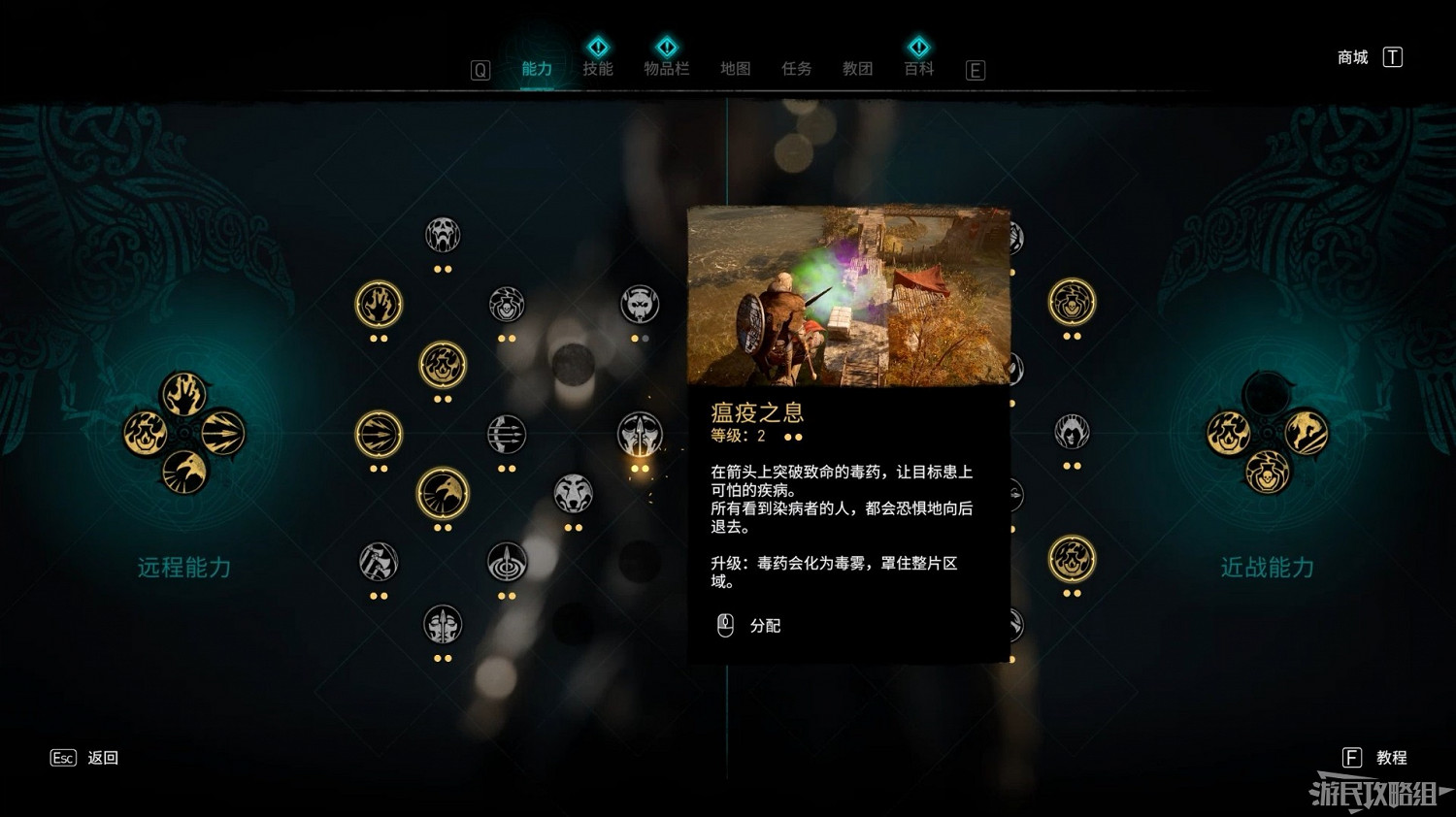Select the throwing axes ability icon
Image resolution: width=1456 pixels, height=817 pixels.
[378, 561]
